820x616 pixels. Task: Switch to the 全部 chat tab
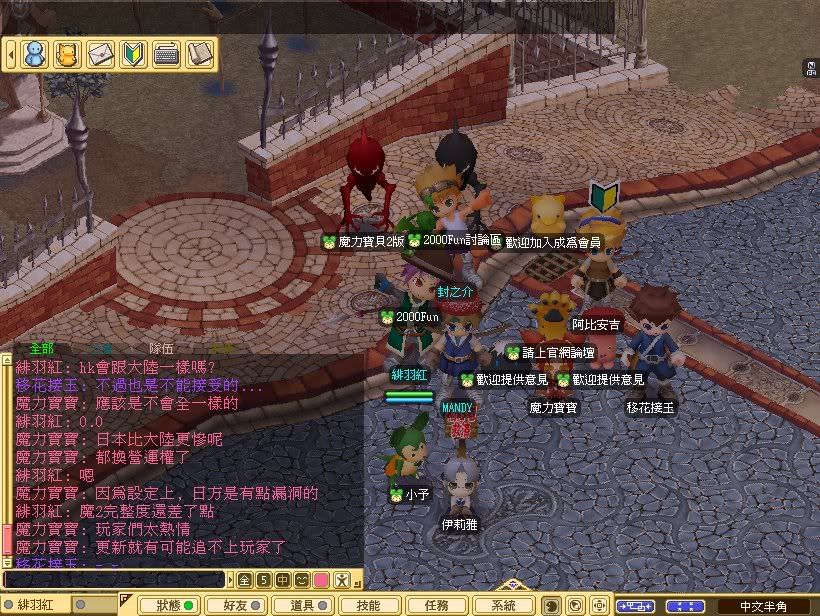point(42,348)
